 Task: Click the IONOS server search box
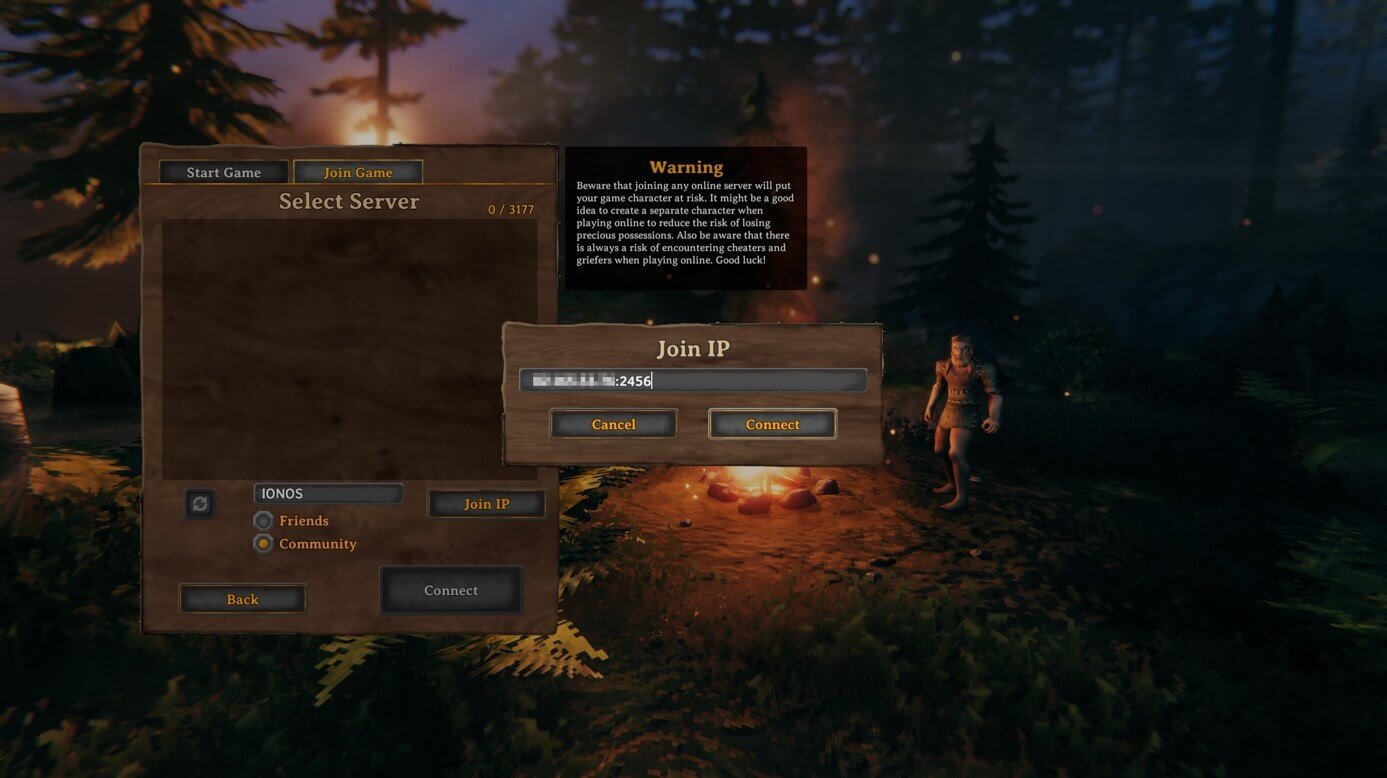(x=327, y=492)
